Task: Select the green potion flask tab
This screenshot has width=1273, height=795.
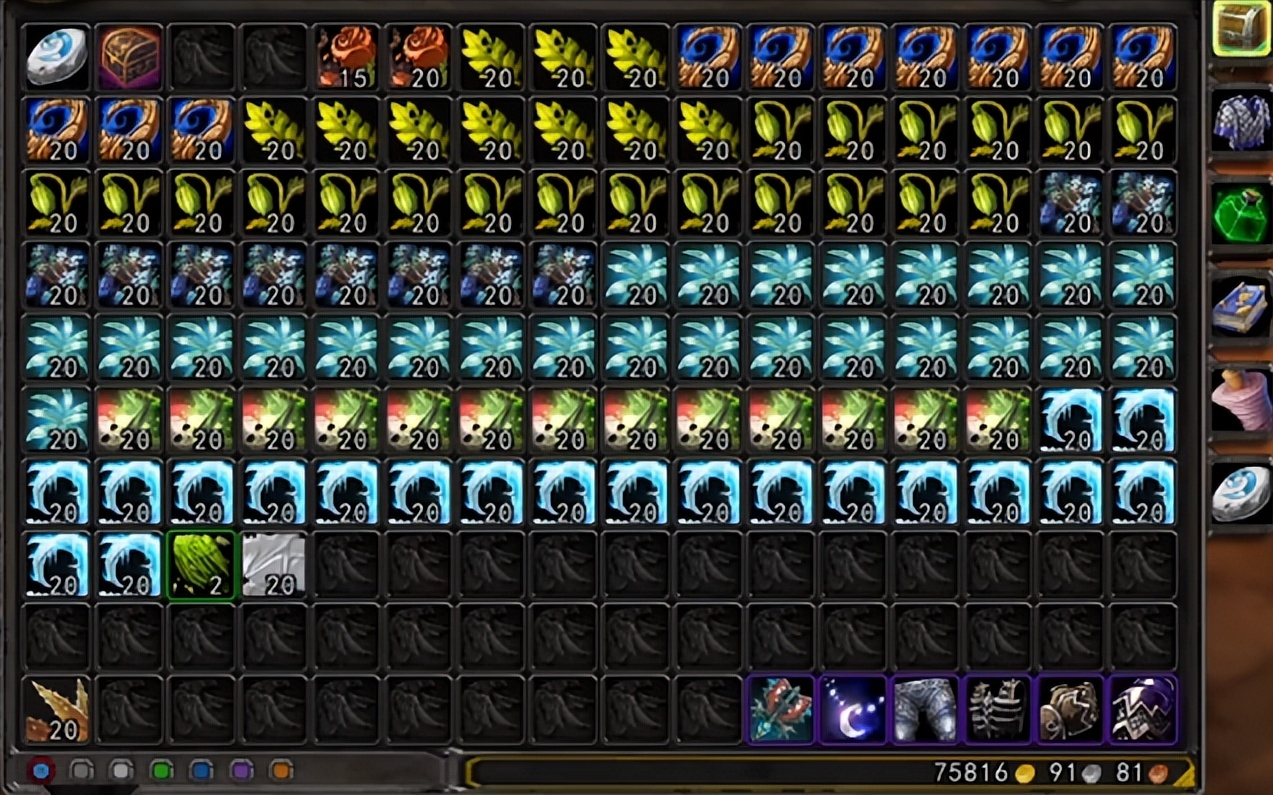Action: pyautogui.click(x=1241, y=213)
